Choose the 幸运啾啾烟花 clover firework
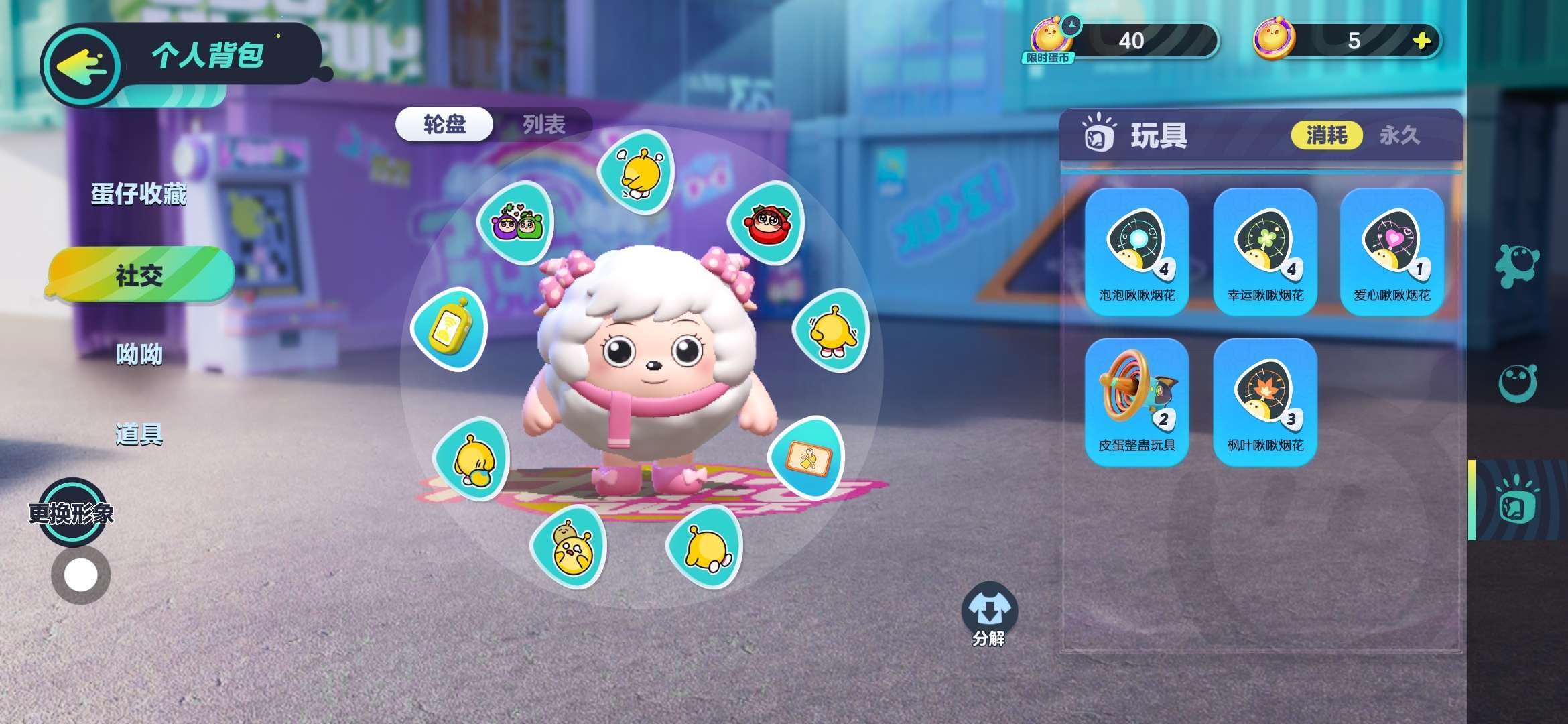1568x724 pixels. point(1264,251)
